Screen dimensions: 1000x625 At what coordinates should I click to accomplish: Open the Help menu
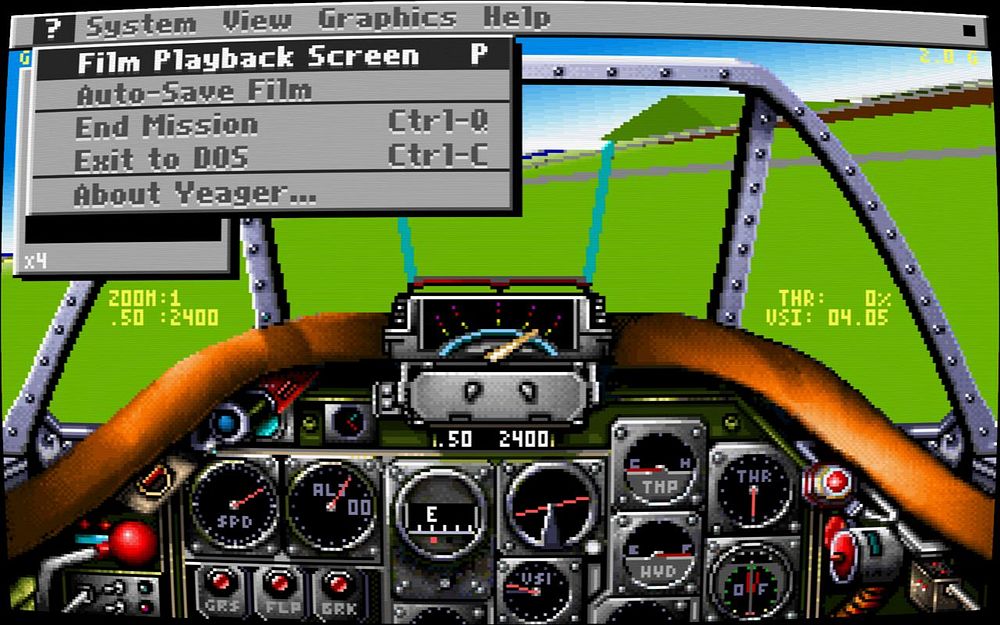click(x=516, y=19)
